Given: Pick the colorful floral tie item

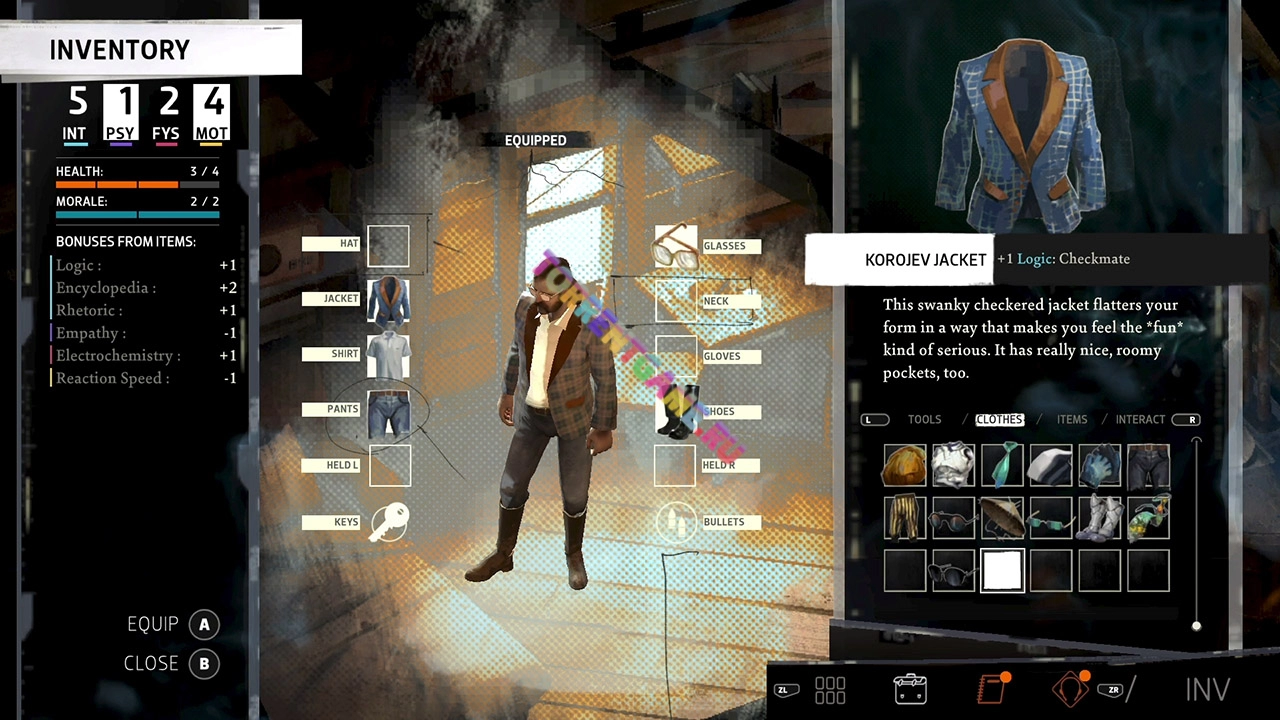Looking at the screenshot, I should [x=1148, y=518].
